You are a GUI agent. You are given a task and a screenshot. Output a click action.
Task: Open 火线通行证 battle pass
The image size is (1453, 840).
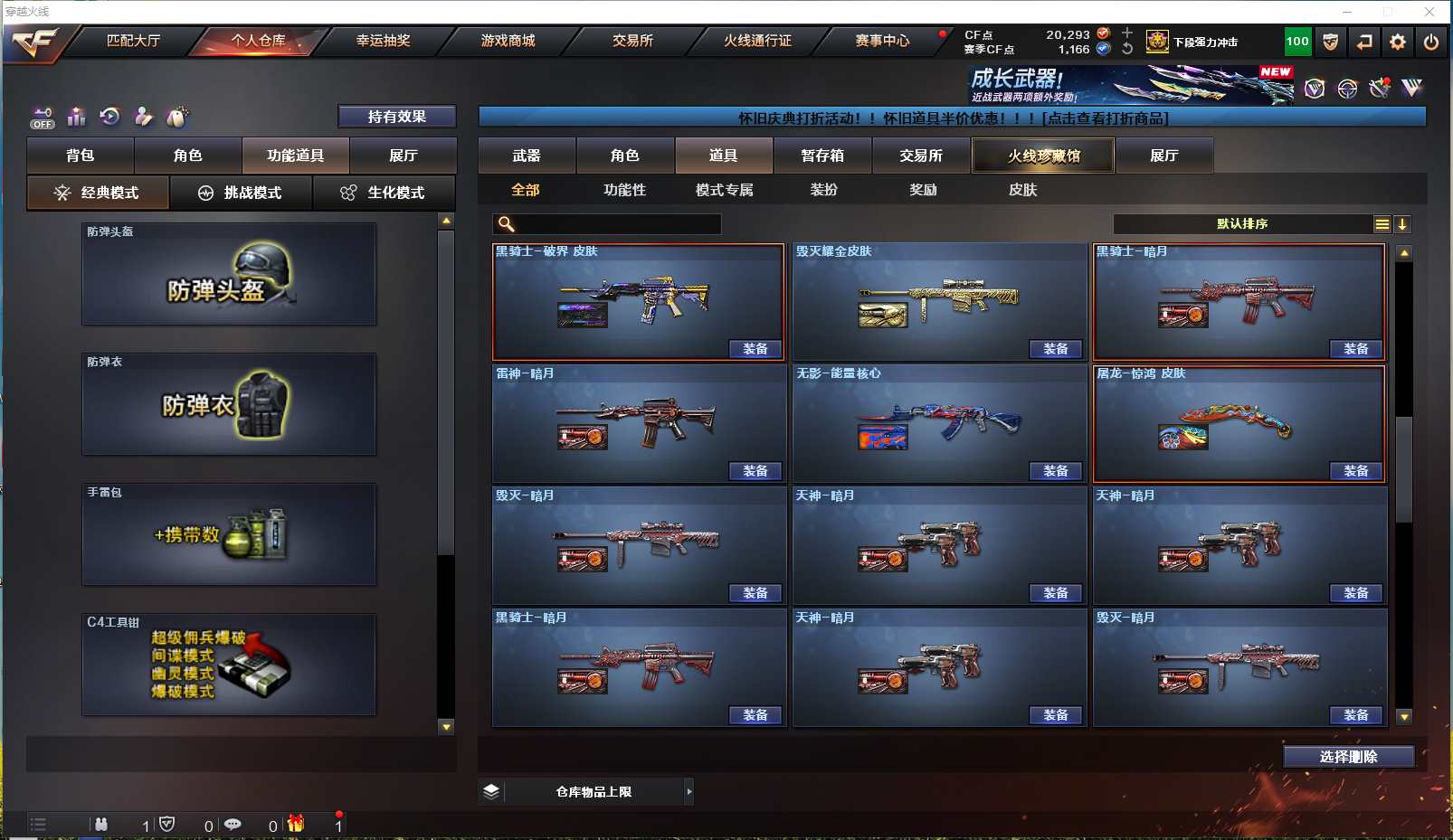pos(757,41)
